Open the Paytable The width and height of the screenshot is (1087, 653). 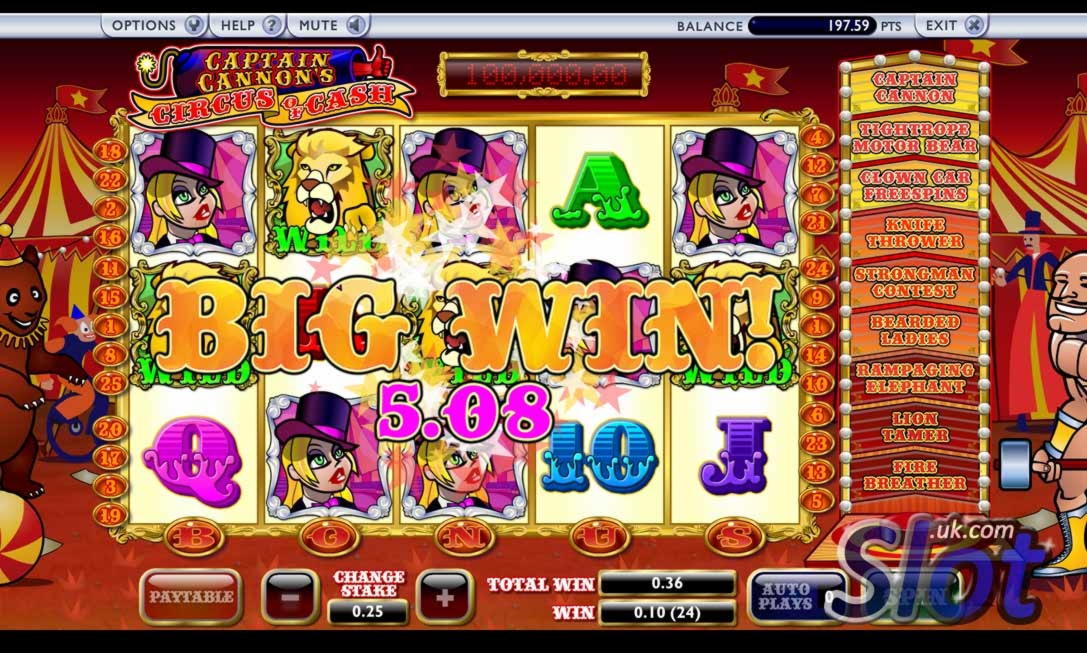190,597
